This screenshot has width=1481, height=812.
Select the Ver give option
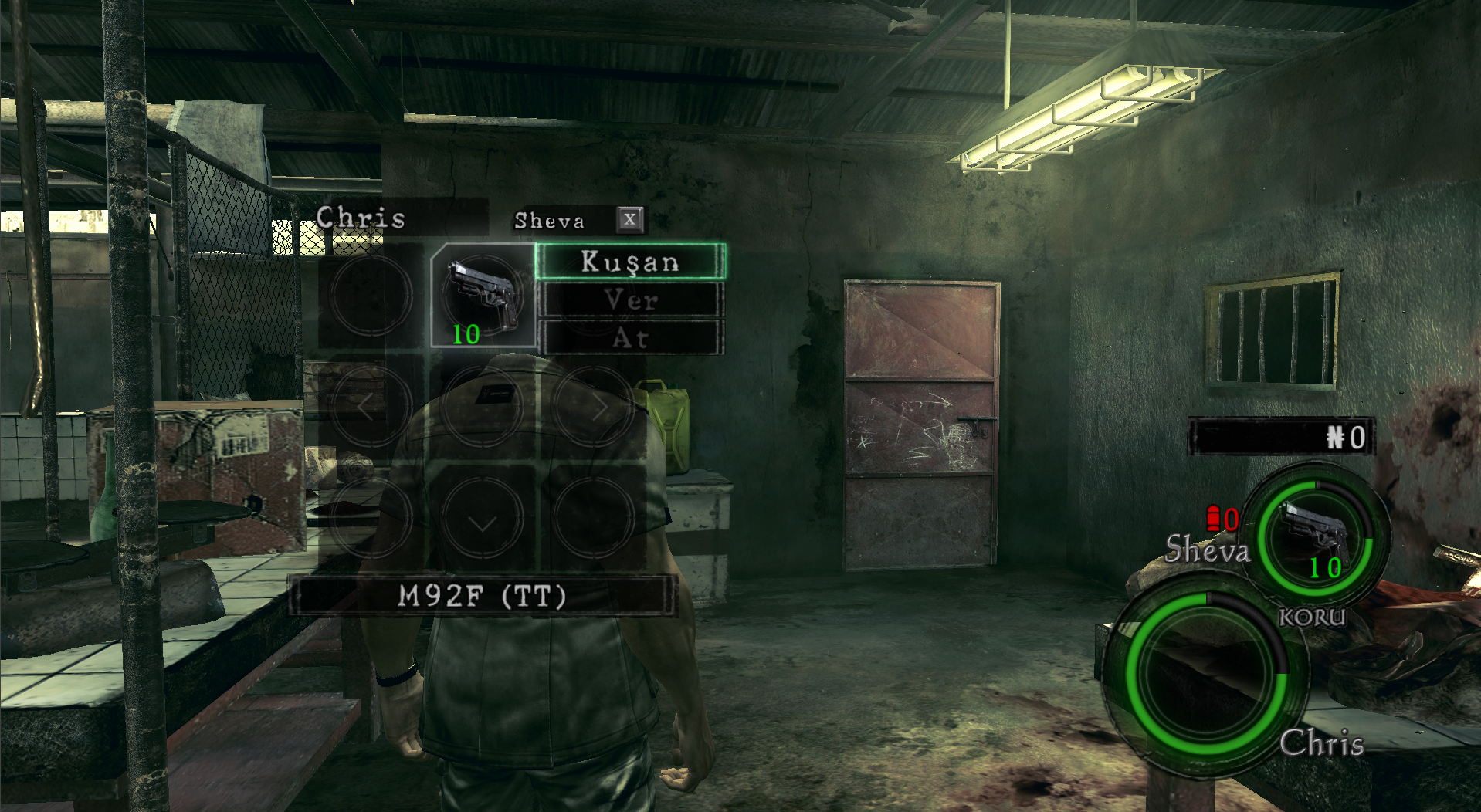(630, 299)
